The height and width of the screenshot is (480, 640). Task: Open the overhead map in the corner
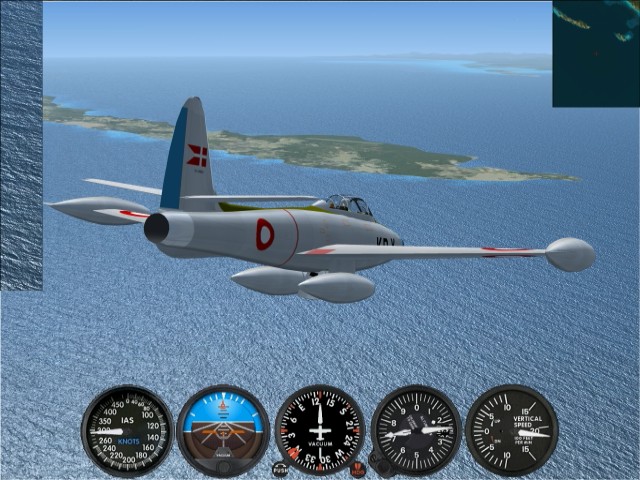(596, 53)
